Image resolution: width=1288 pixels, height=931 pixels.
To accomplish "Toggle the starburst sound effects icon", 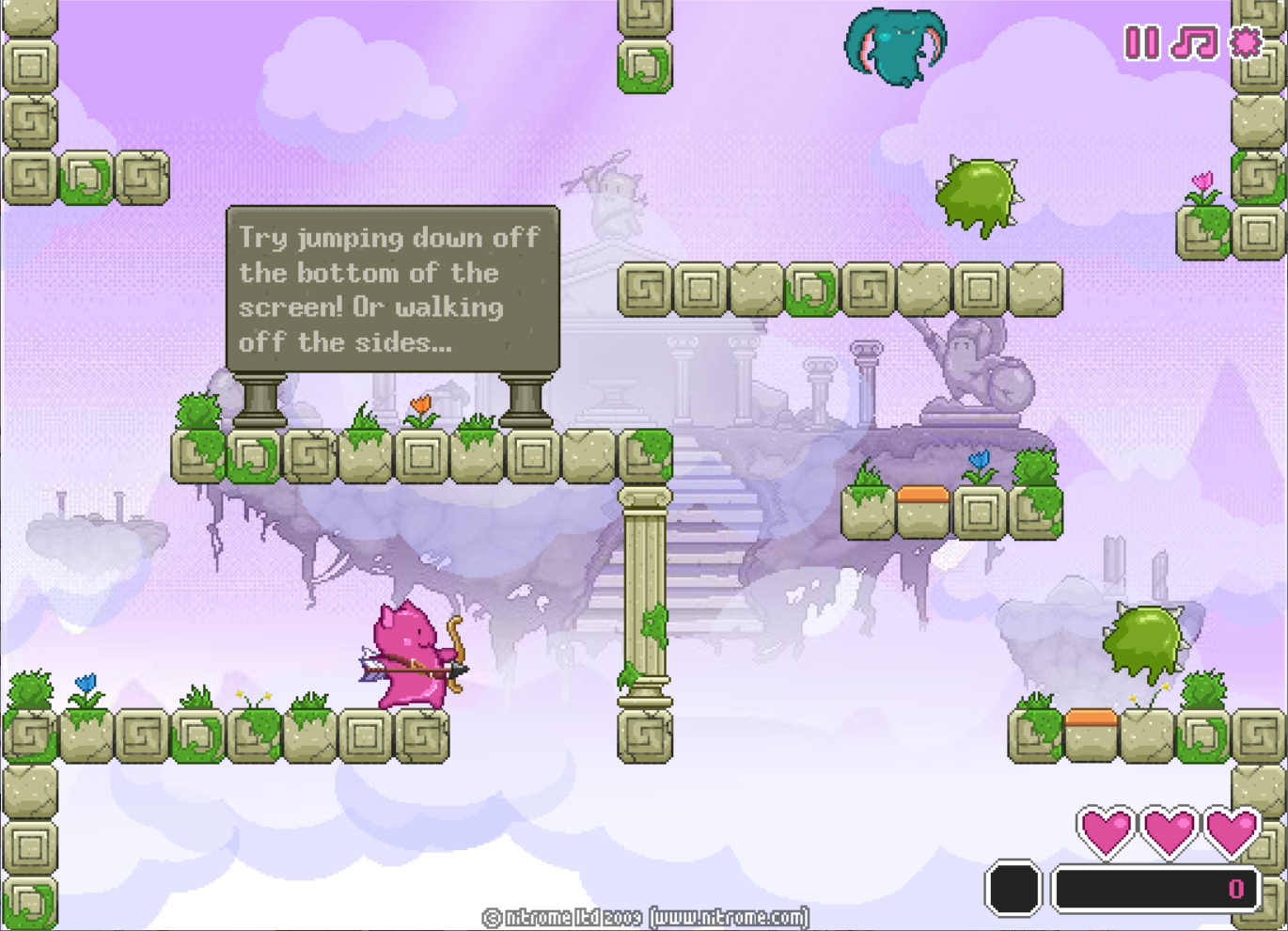I will pyautogui.click(x=1247, y=42).
